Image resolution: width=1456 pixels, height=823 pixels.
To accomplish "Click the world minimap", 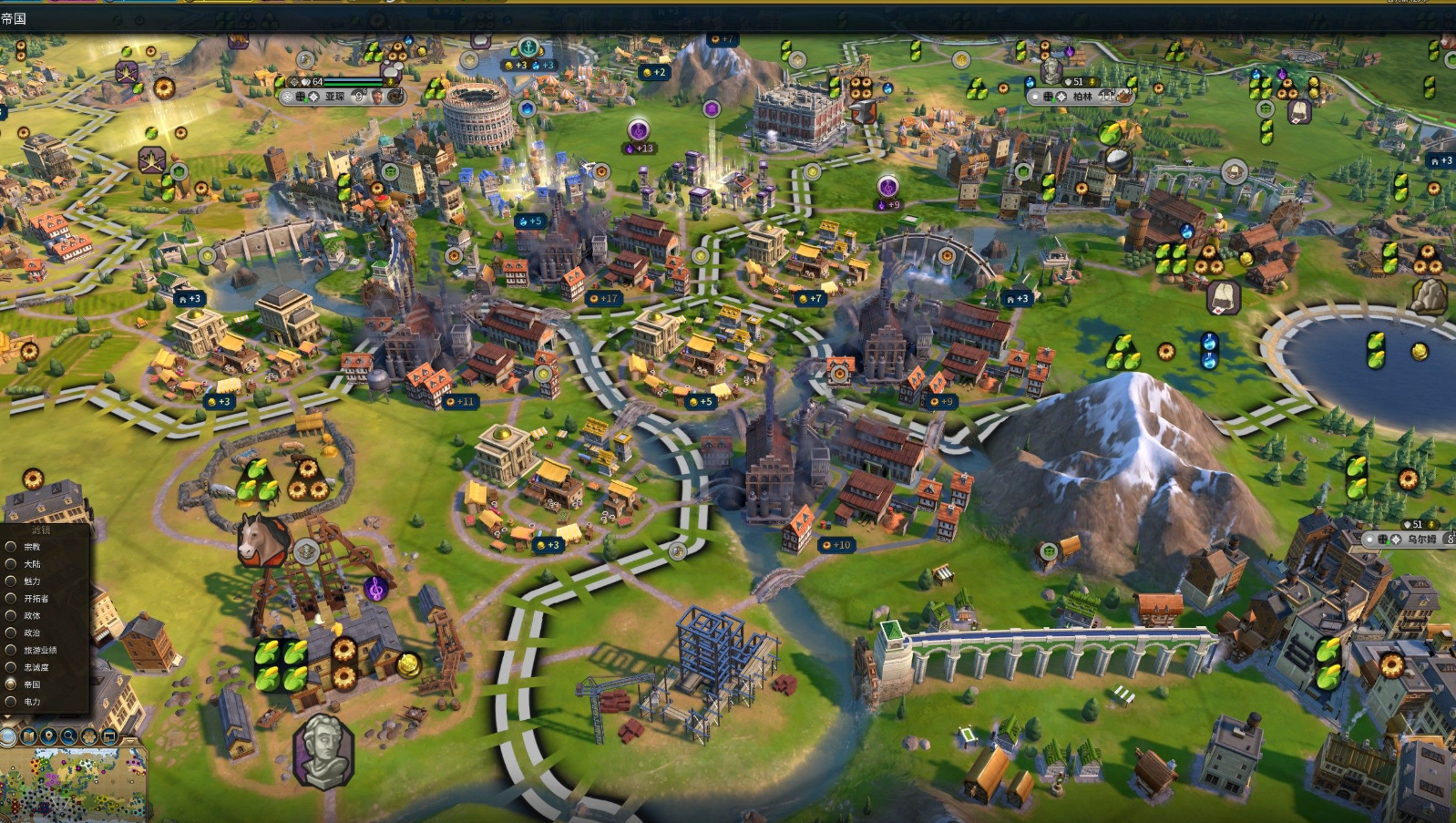I will point(73,786).
